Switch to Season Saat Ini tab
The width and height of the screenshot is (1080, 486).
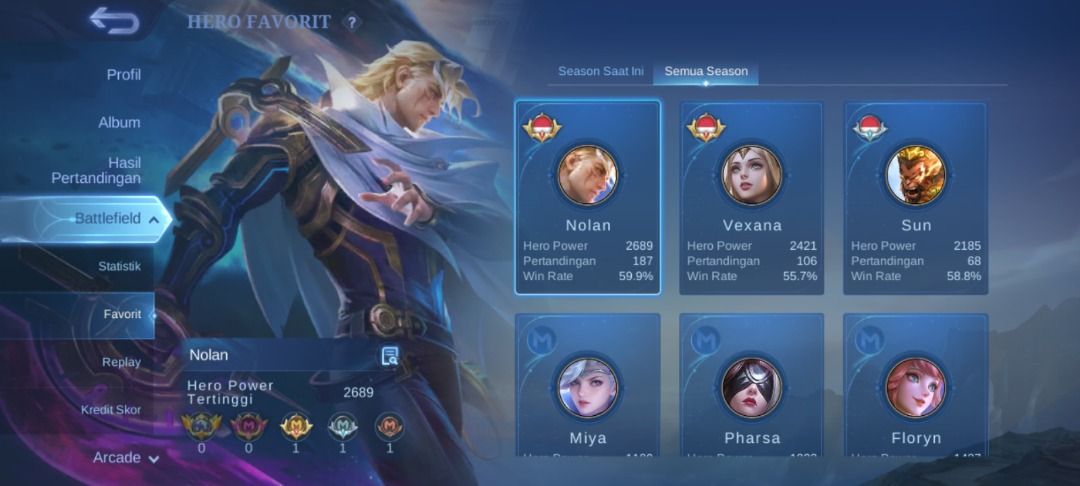point(600,72)
